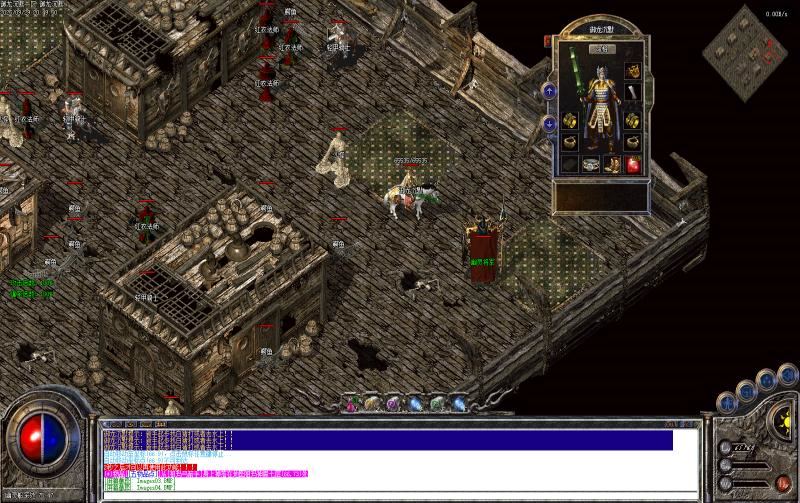Click the up arrow on character panel

[549, 91]
